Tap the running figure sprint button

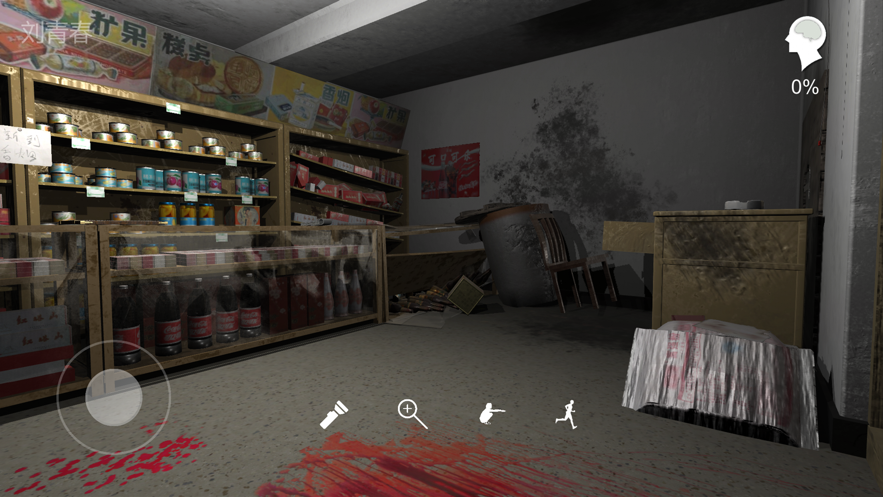(567, 414)
